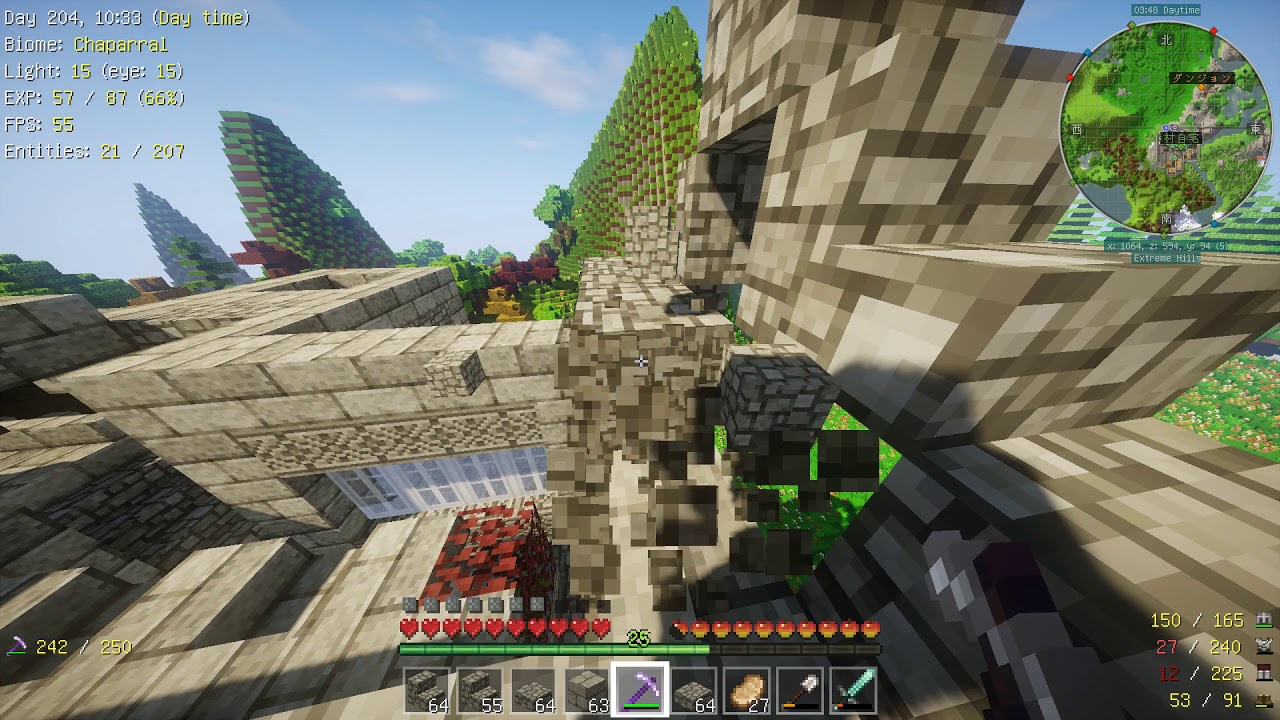Click the blue diamond marker on the minimap
The image size is (1280, 720).
click(1088, 51)
